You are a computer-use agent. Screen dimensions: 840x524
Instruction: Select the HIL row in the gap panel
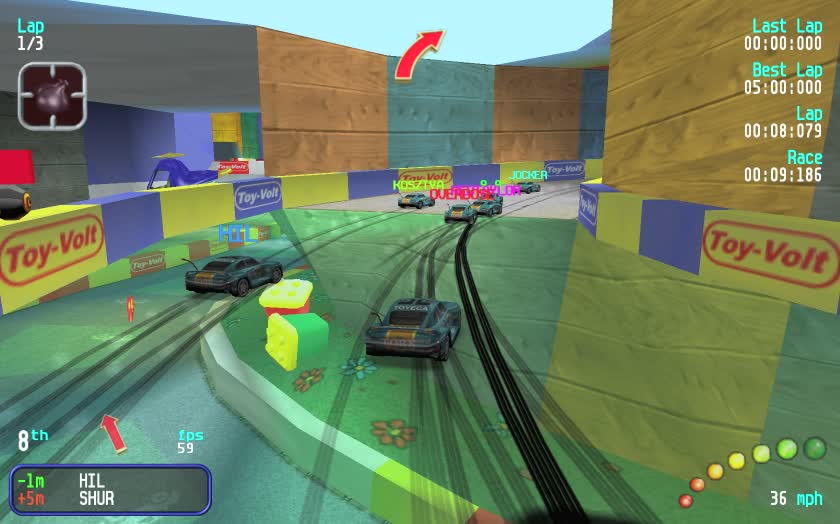pyautogui.click(x=110, y=480)
